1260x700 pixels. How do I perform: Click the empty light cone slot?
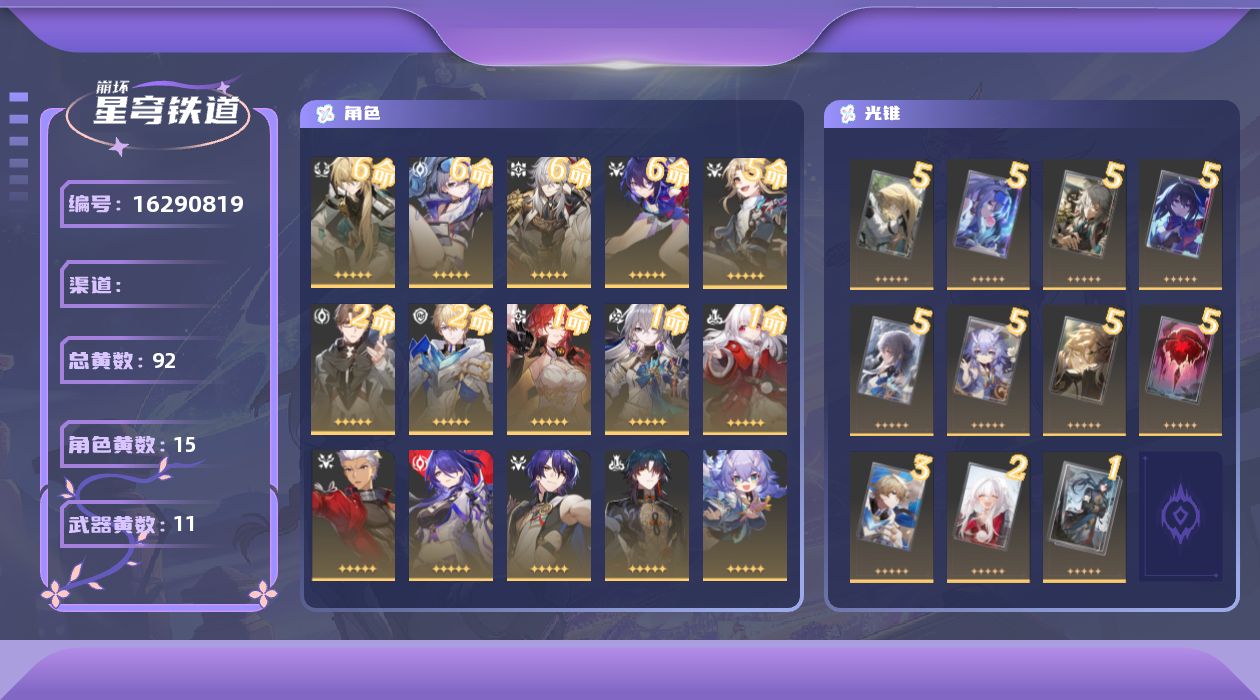pos(1180,516)
